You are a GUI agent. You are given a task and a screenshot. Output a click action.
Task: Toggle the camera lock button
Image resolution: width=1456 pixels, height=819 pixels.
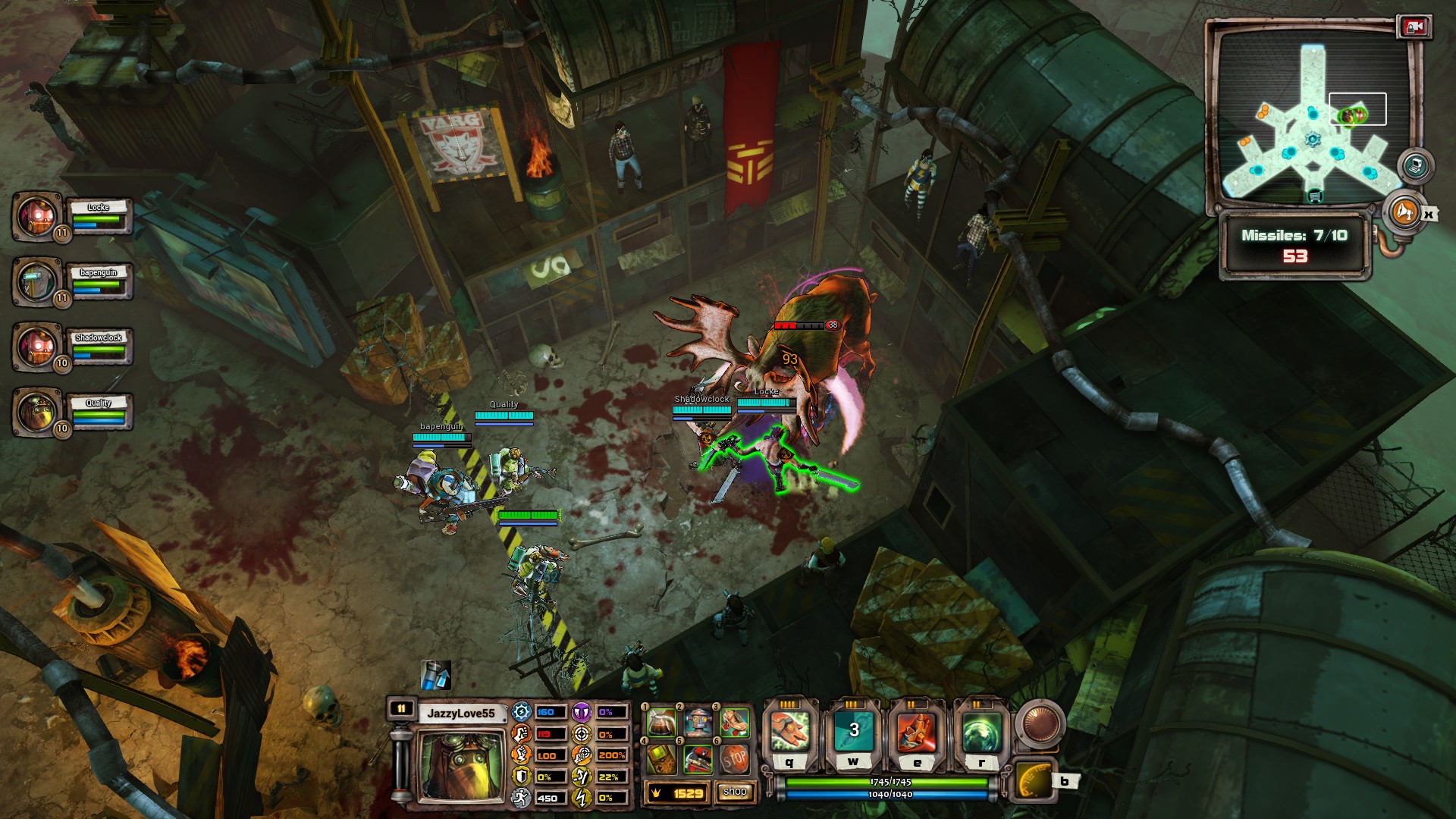pos(1414,27)
